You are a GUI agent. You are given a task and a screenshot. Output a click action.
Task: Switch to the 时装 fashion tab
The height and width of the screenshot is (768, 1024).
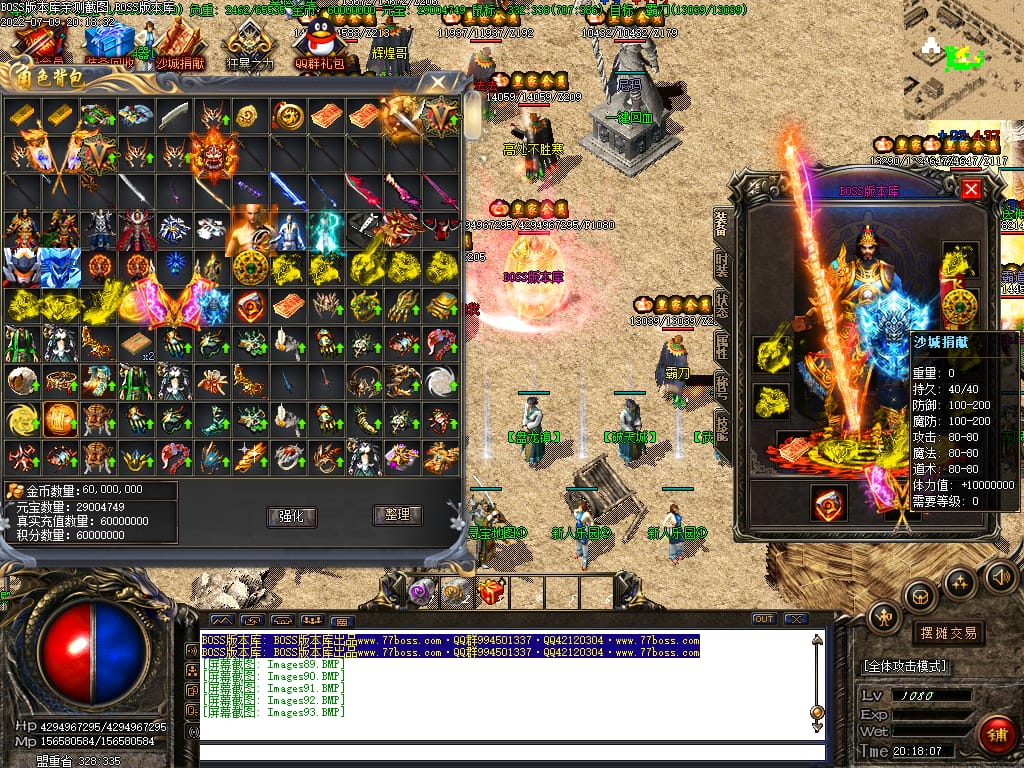722,264
